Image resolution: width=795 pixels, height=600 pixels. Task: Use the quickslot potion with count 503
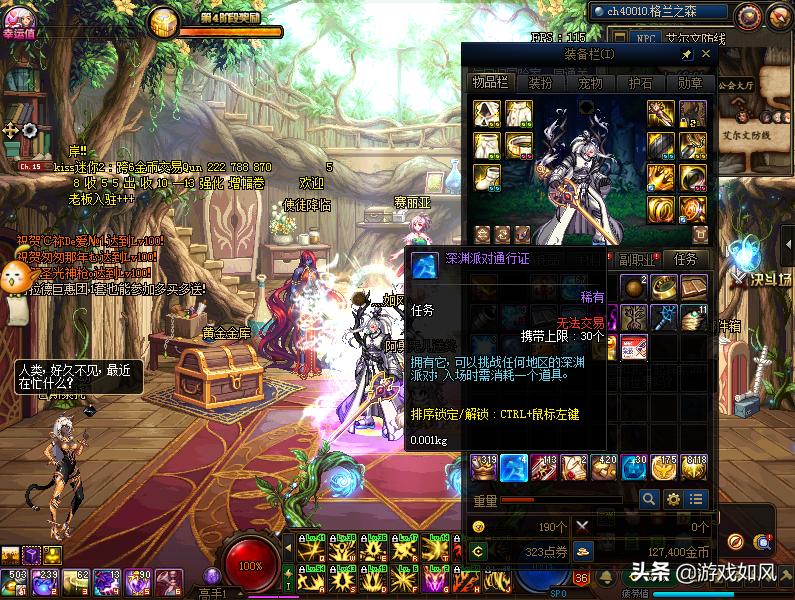tap(17, 579)
